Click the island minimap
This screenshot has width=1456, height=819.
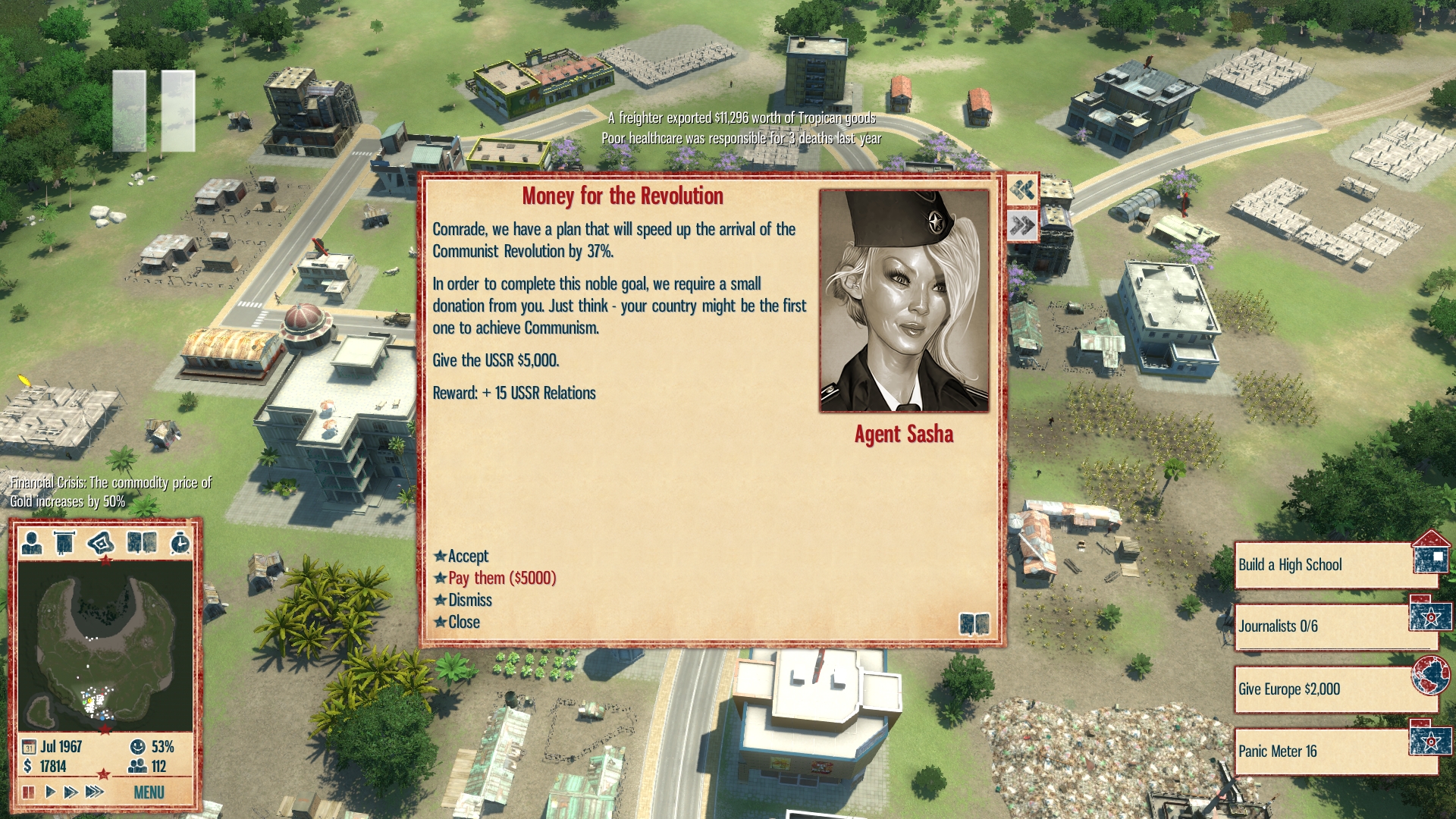coord(105,646)
